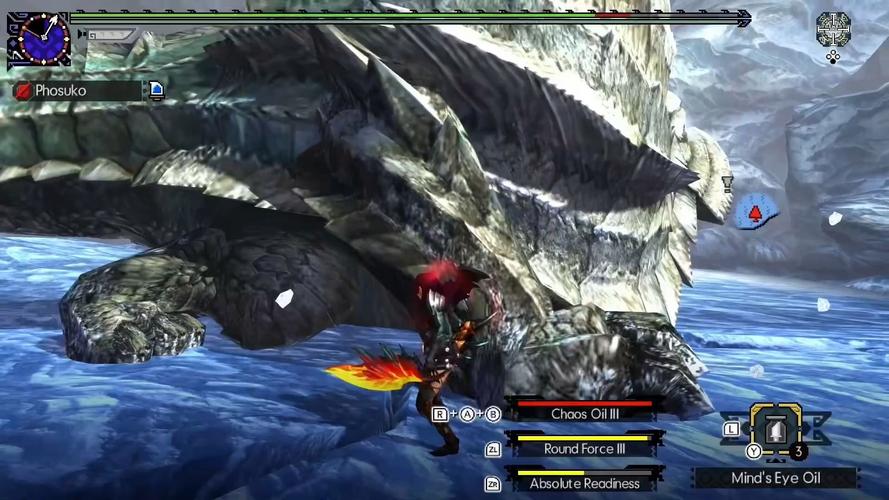
Task: Click the blue area marker with red arrow
Action: click(x=756, y=212)
